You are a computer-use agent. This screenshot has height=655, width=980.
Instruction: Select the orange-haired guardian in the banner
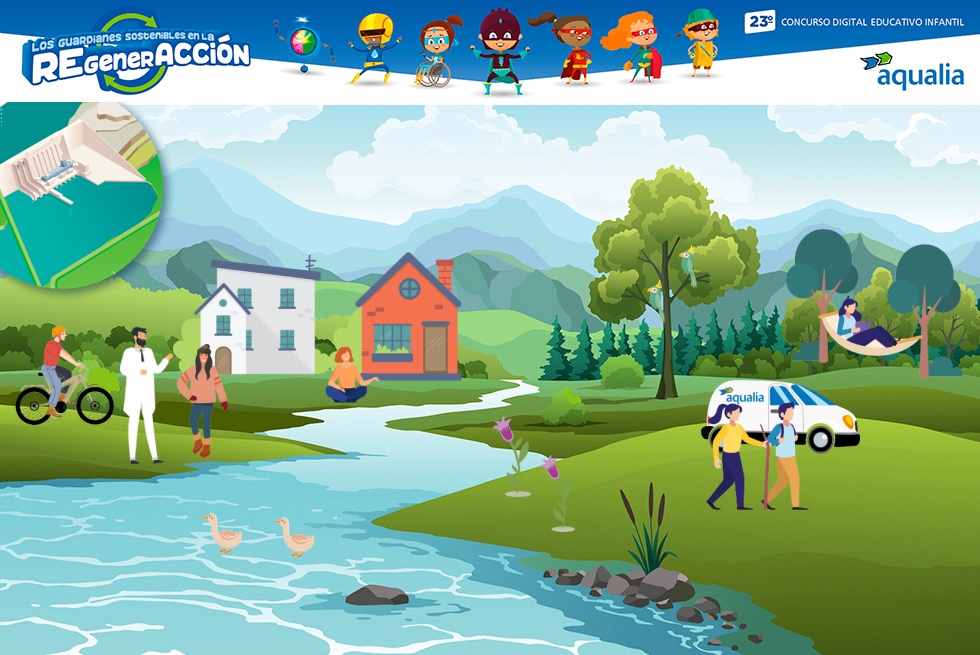tap(637, 47)
